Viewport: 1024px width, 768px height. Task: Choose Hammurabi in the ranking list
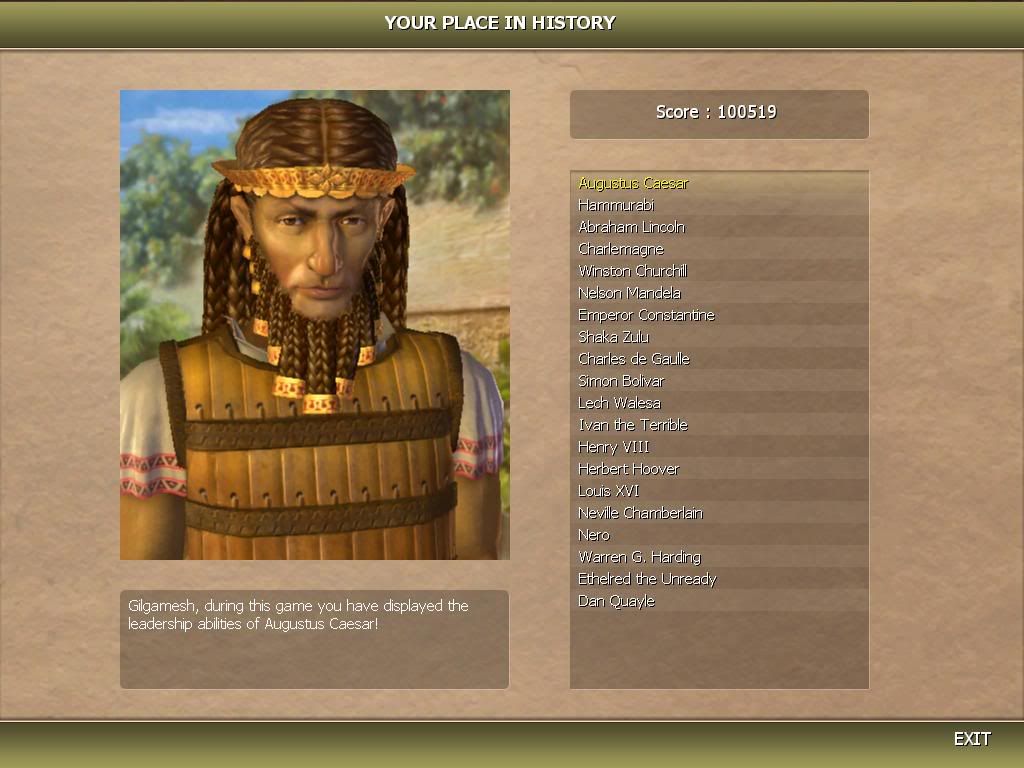coord(616,205)
